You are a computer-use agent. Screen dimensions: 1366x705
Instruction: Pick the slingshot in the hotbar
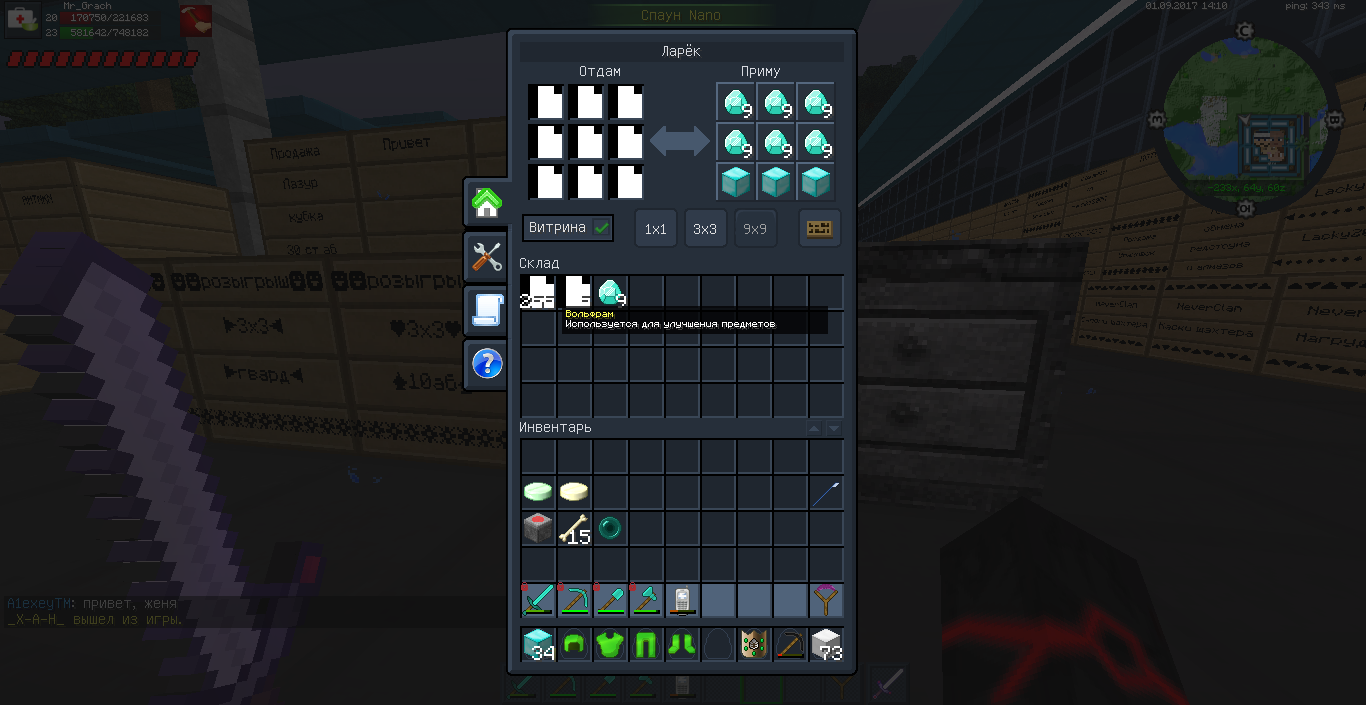tap(826, 601)
